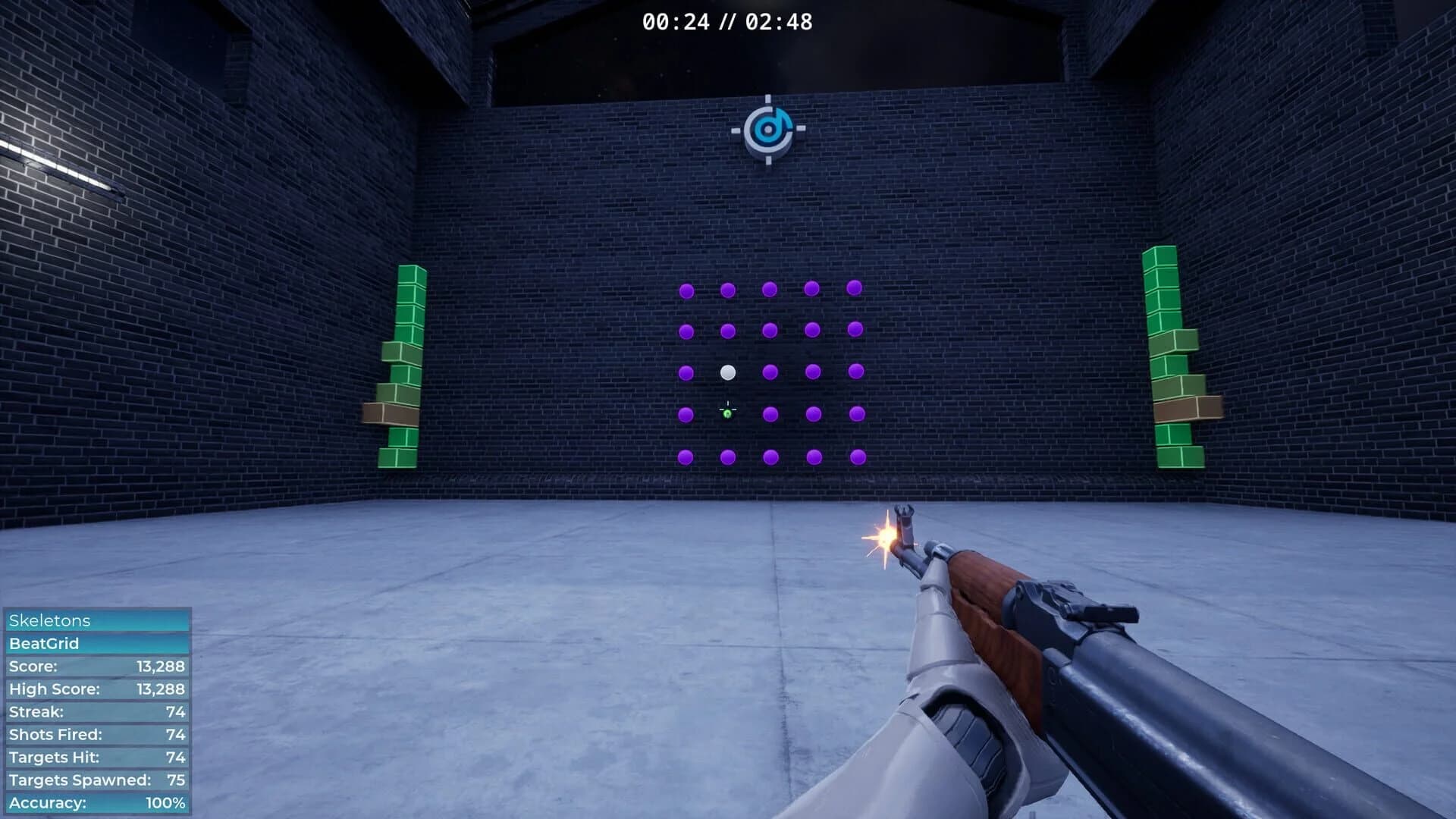1456x819 pixels.
Task: Click the center purple orb of the grid
Action: click(770, 372)
